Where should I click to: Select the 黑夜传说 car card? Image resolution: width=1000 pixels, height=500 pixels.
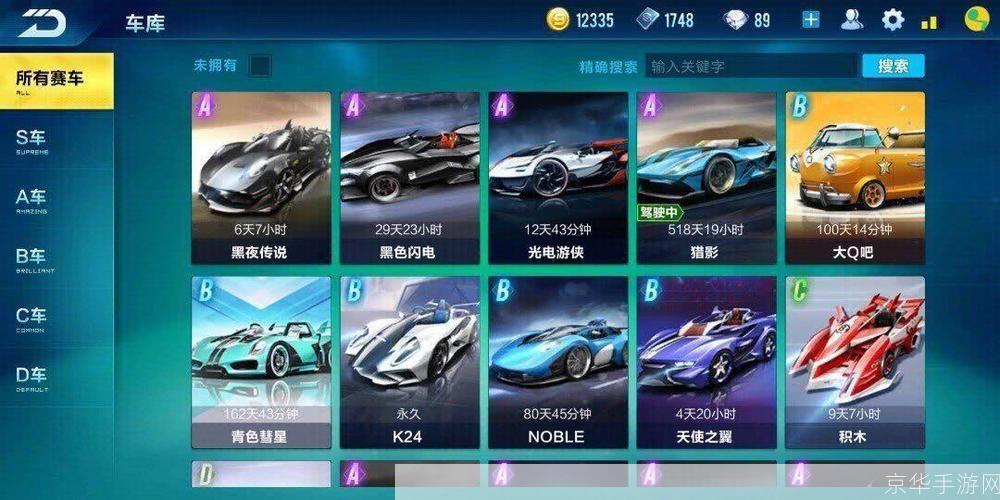(260, 178)
